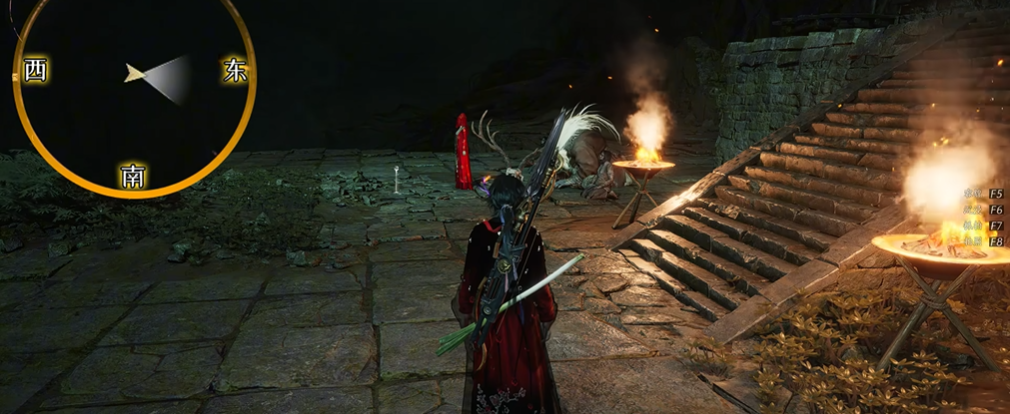
Task: Click the player arrow marker on the minimap
Action: tap(134, 73)
